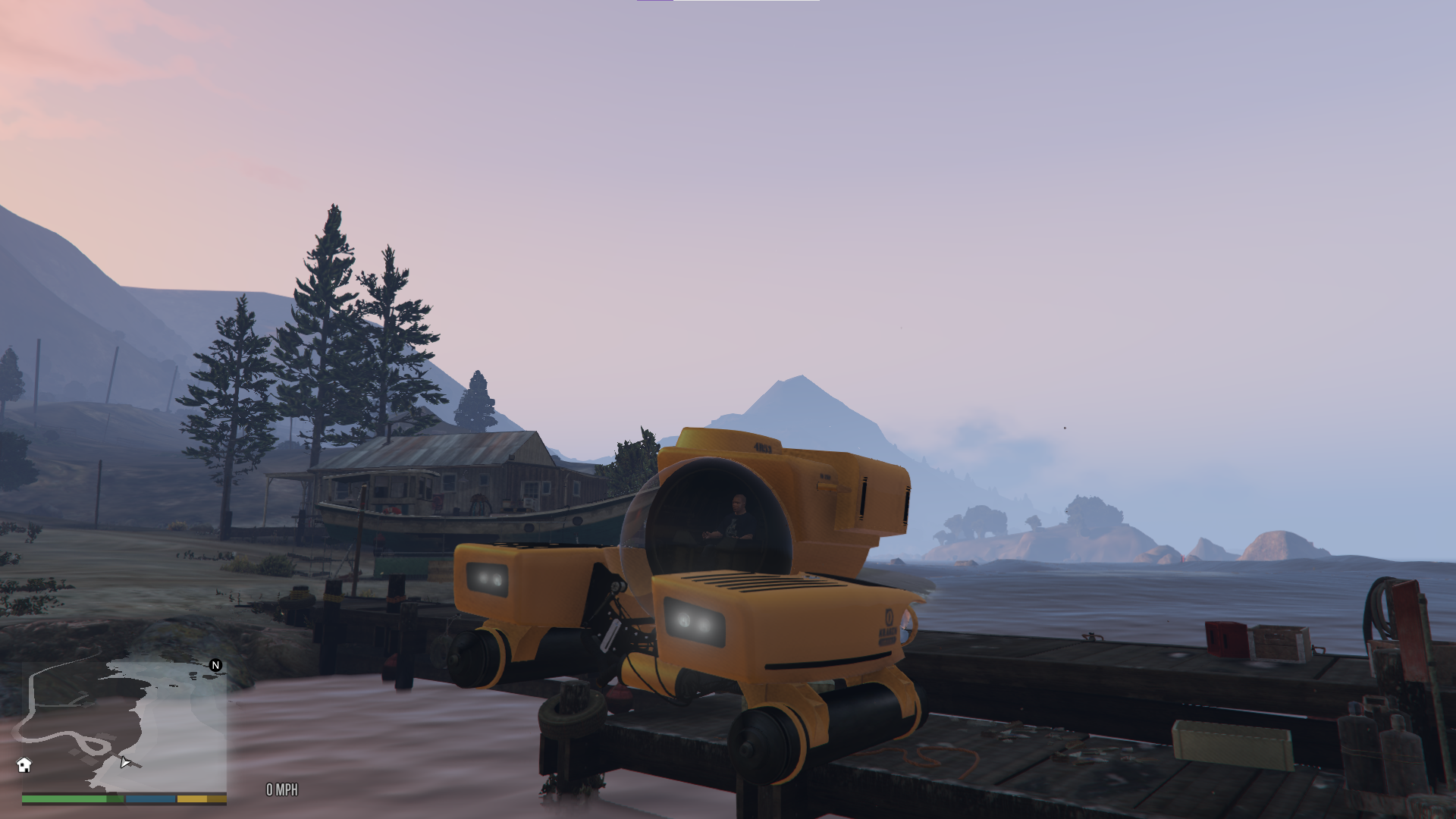
Task: Select the white safehouse home icon on the minimap
Action: 24,765
